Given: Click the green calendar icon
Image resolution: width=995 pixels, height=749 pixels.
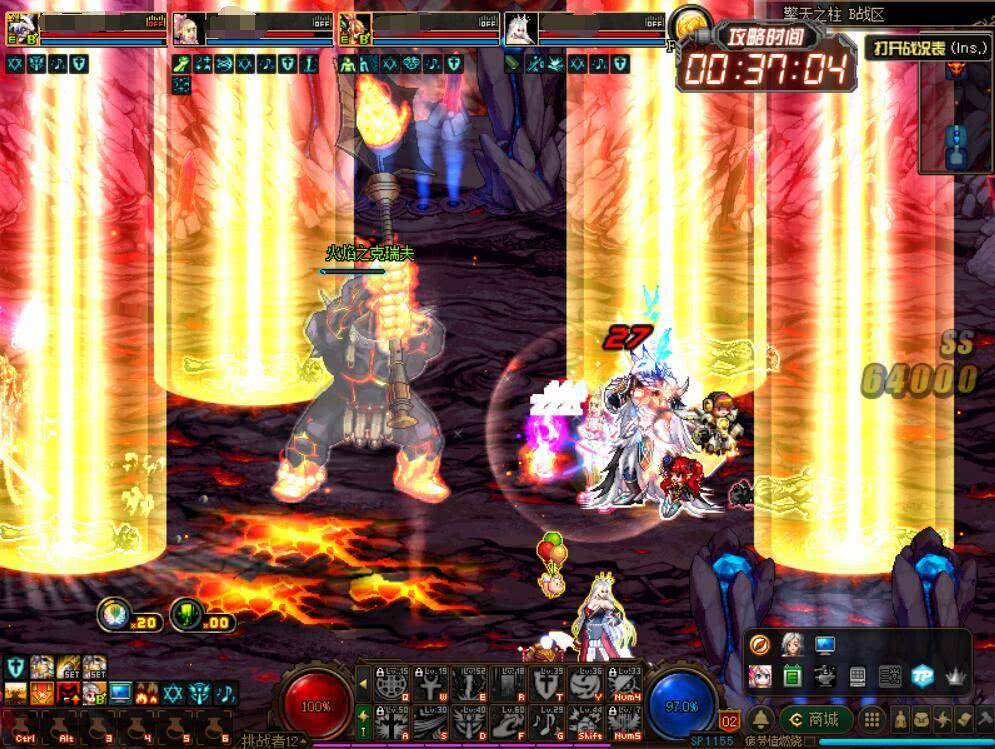Looking at the screenshot, I should [x=792, y=676].
